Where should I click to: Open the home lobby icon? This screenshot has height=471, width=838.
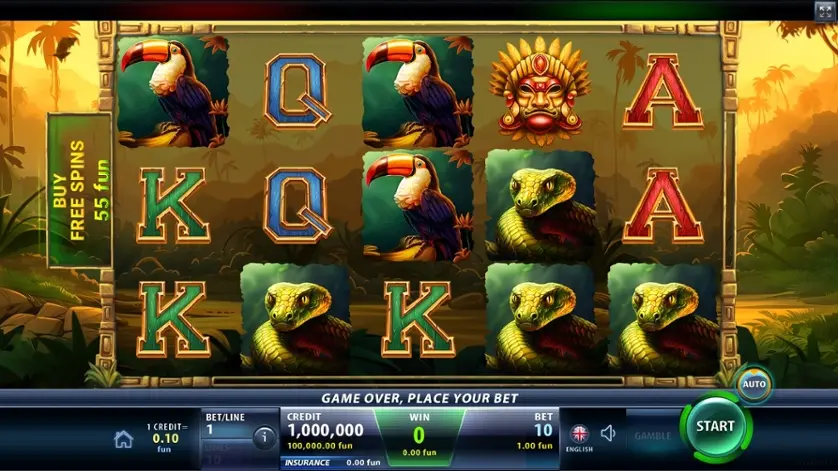pyautogui.click(x=124, y=439)
